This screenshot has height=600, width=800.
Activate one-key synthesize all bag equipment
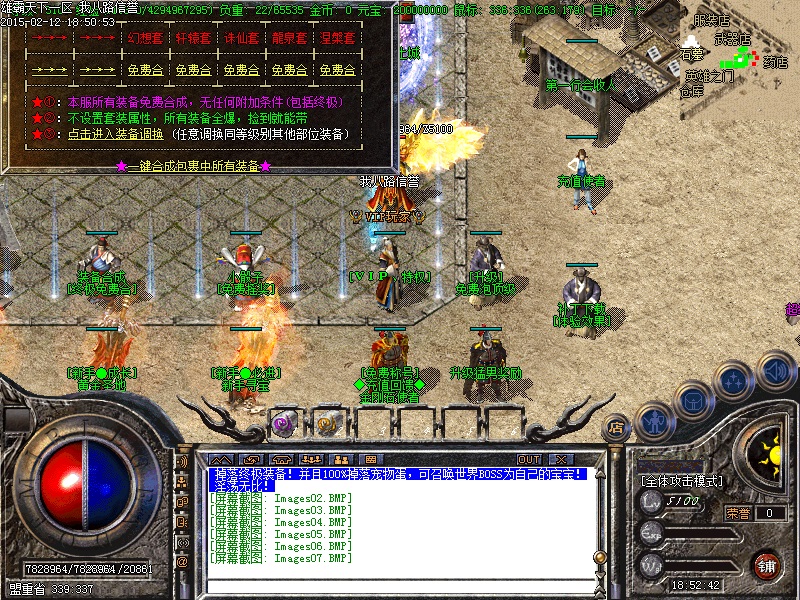pos(193,166)
